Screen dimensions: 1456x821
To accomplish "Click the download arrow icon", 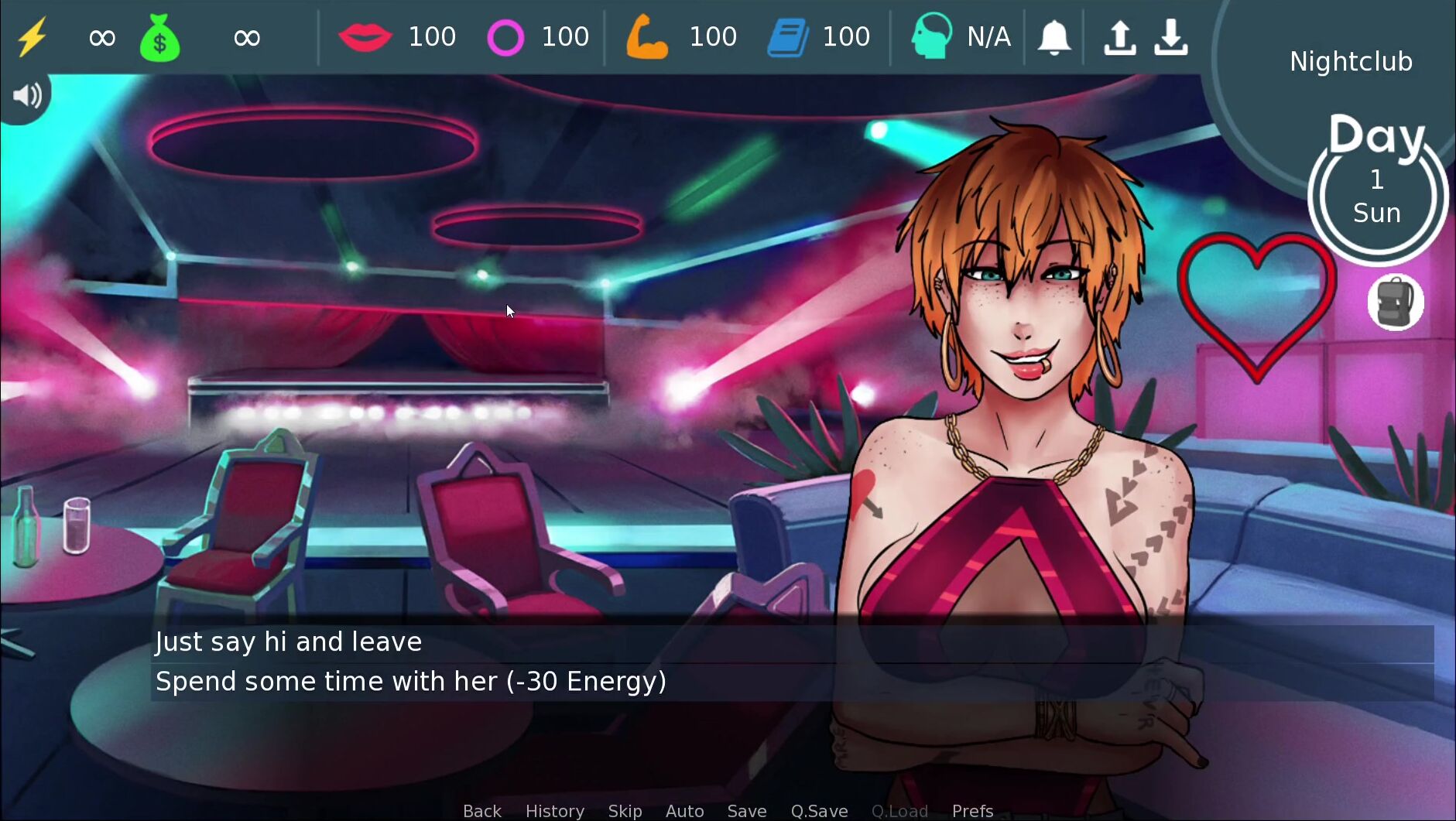I will pos(1171,37).
